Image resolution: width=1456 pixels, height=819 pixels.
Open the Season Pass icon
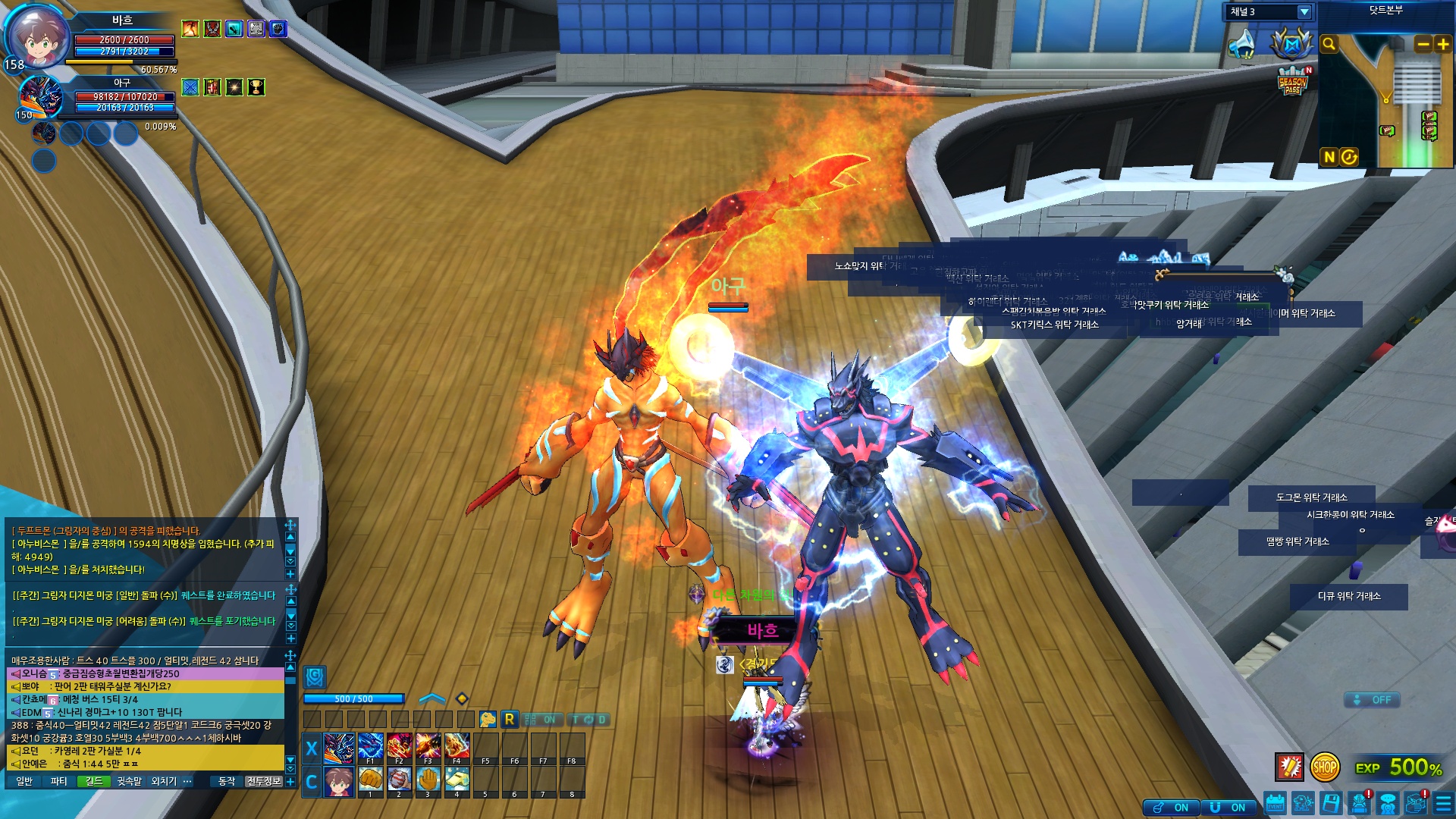(x=1292, y=82)
